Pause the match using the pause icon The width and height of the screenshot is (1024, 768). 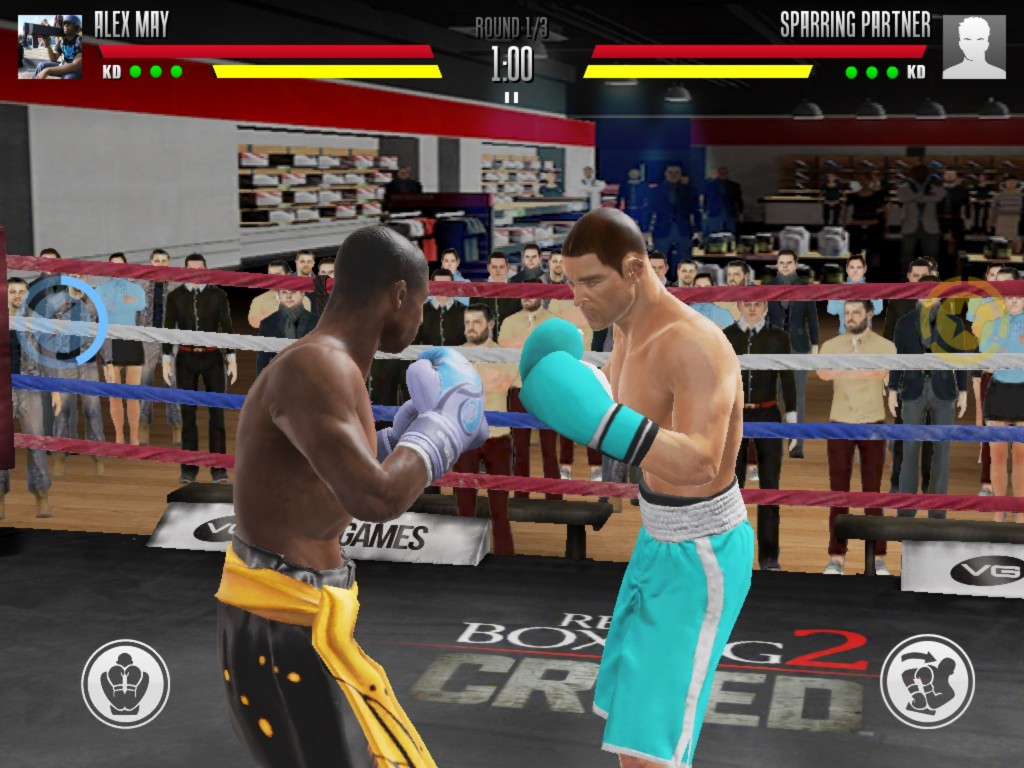(x=511, y=97)
